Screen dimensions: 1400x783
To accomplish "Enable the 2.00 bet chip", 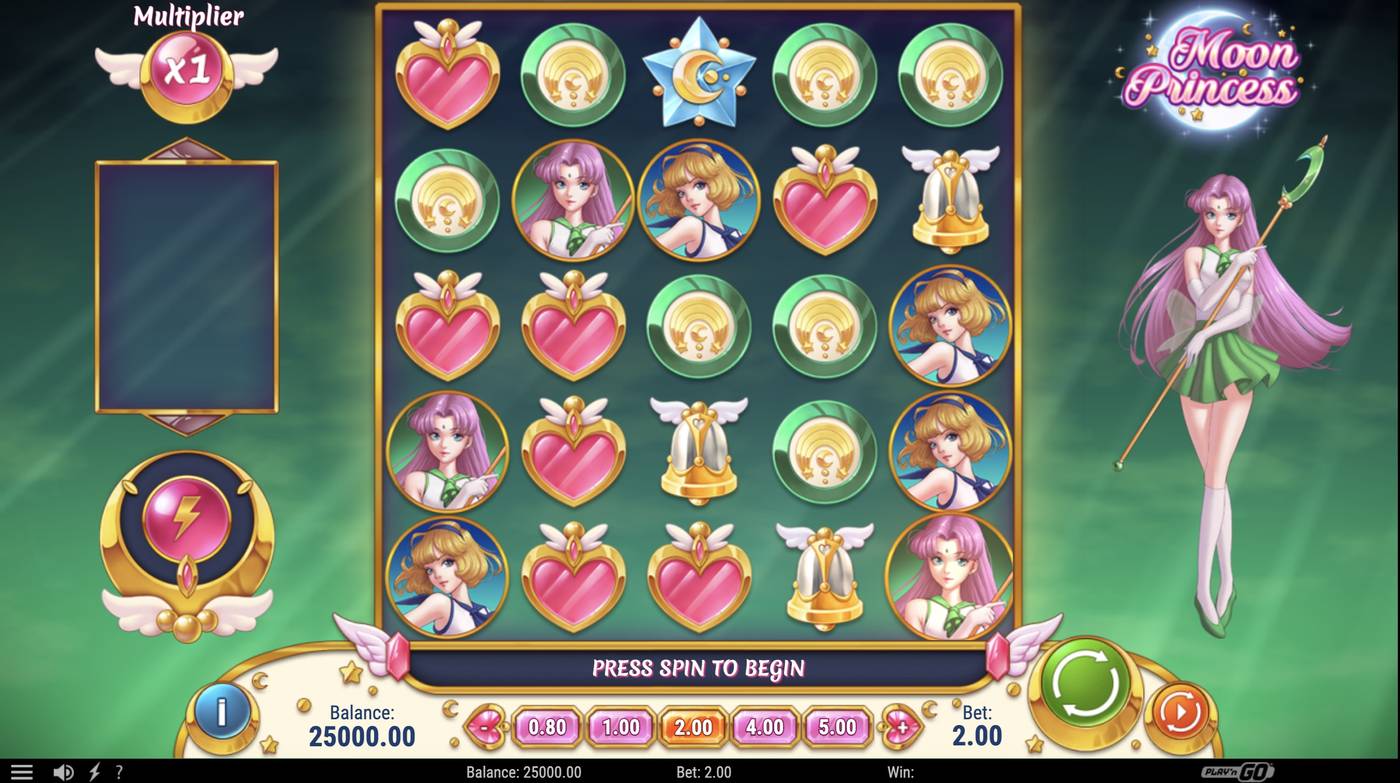I will (x=693, y=727).
